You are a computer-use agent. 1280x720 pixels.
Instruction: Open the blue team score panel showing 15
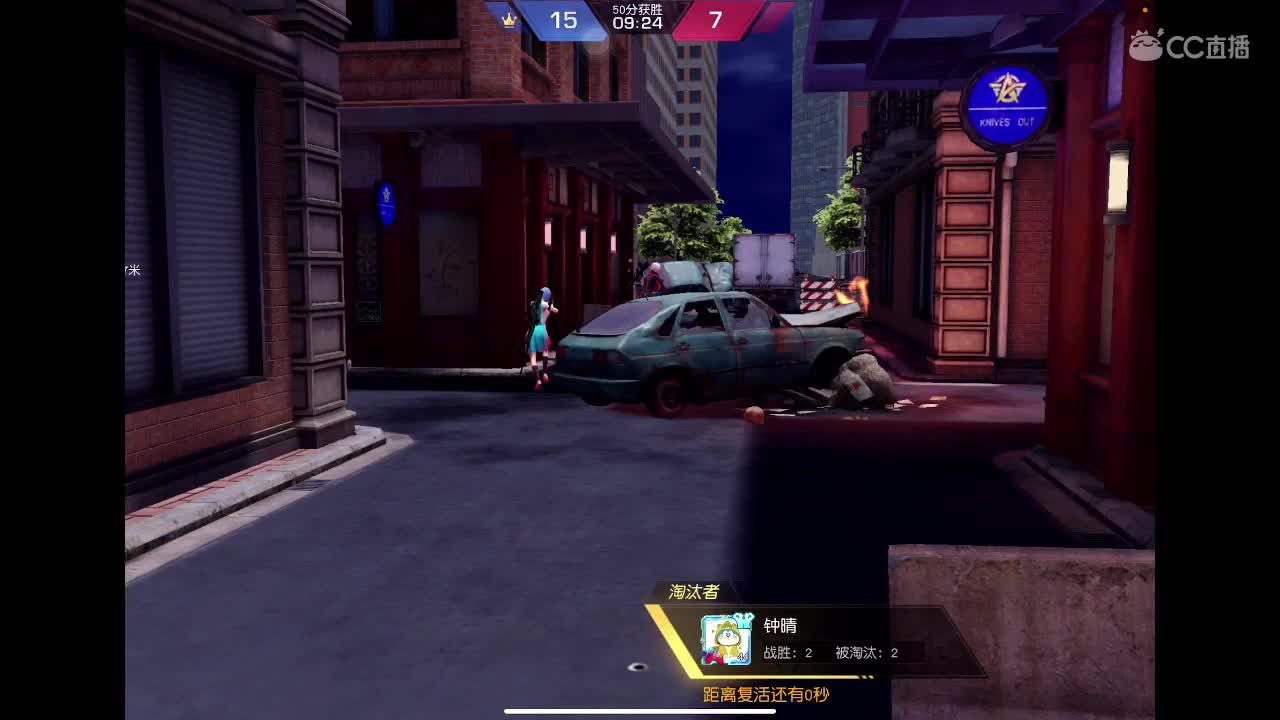563,20
